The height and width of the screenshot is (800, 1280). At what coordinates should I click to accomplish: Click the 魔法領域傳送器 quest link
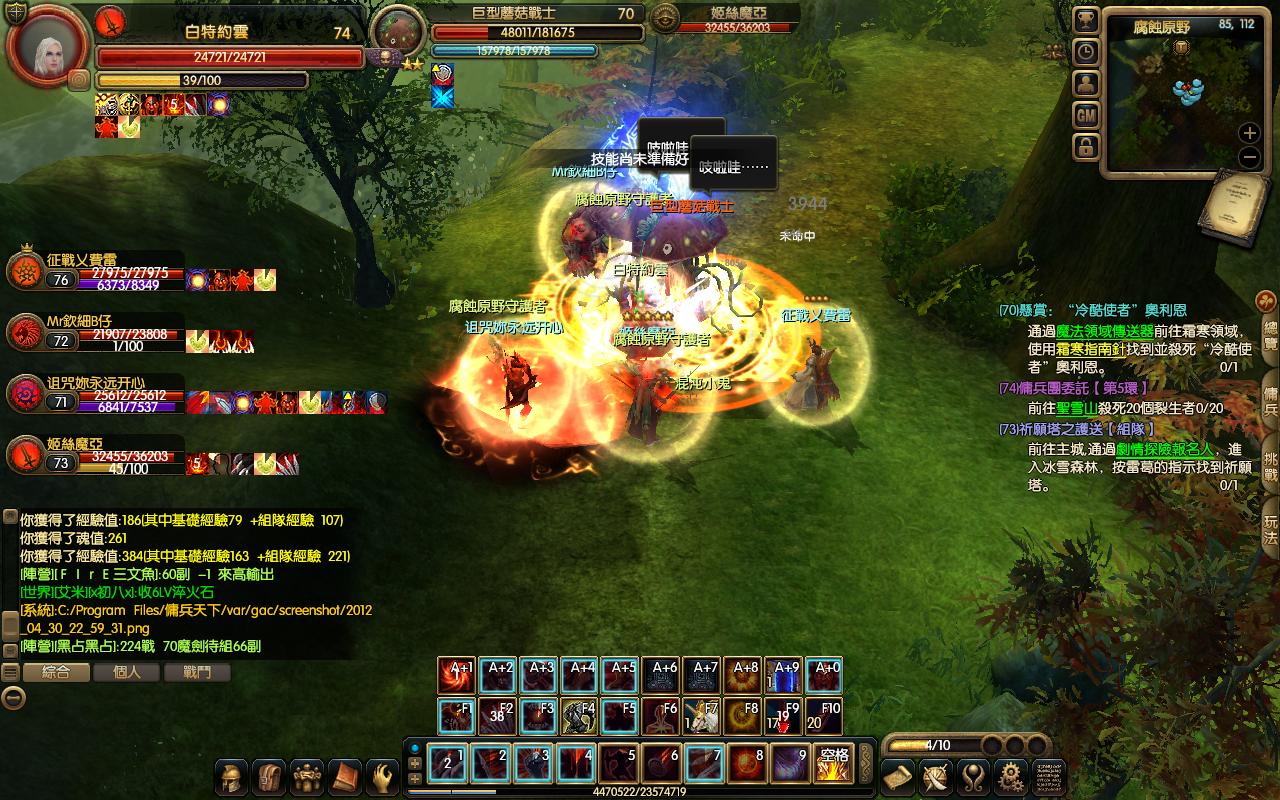coord(1105,331)
